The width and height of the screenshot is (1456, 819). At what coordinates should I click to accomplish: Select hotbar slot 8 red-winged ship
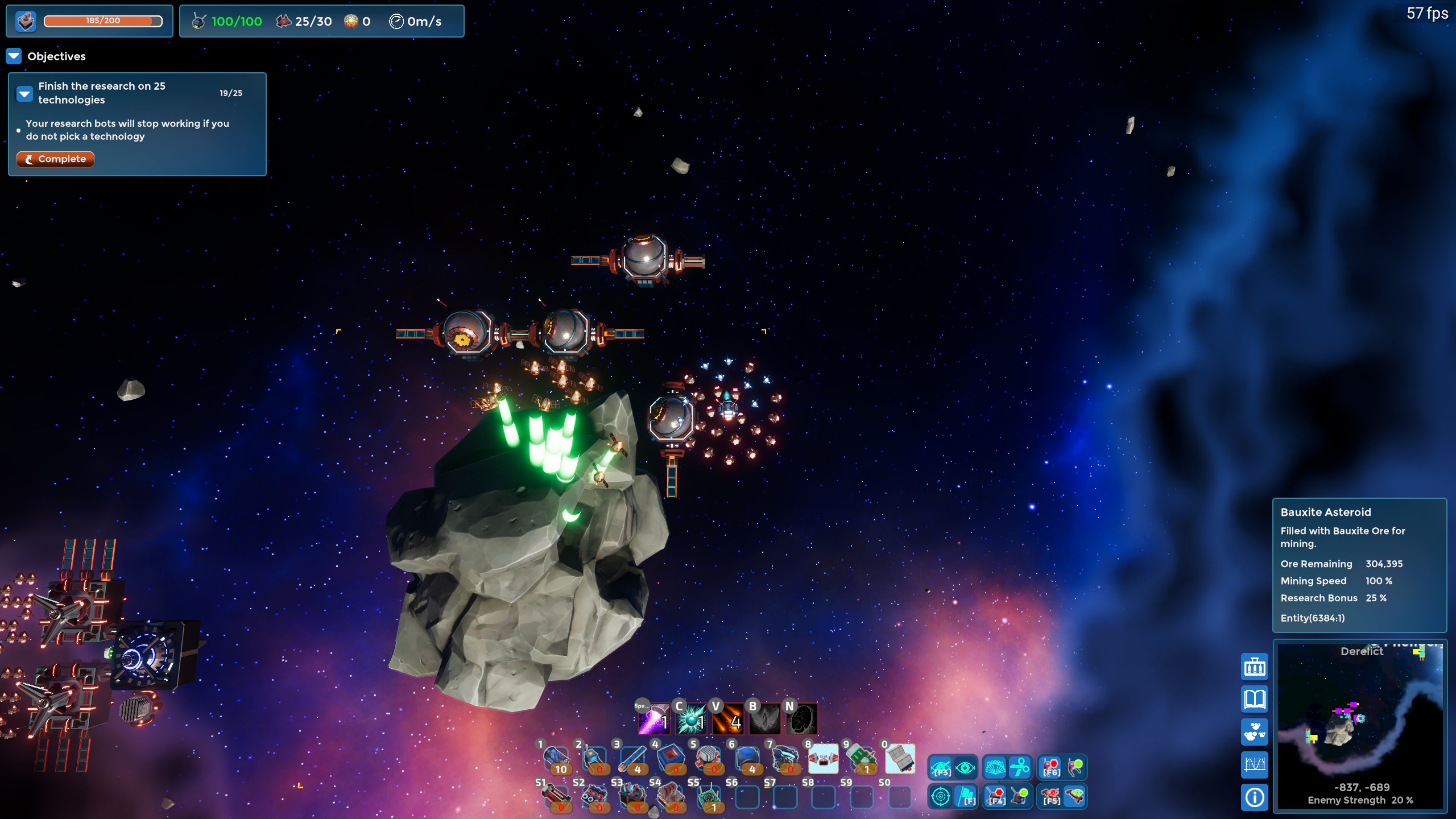click(822, 759)
